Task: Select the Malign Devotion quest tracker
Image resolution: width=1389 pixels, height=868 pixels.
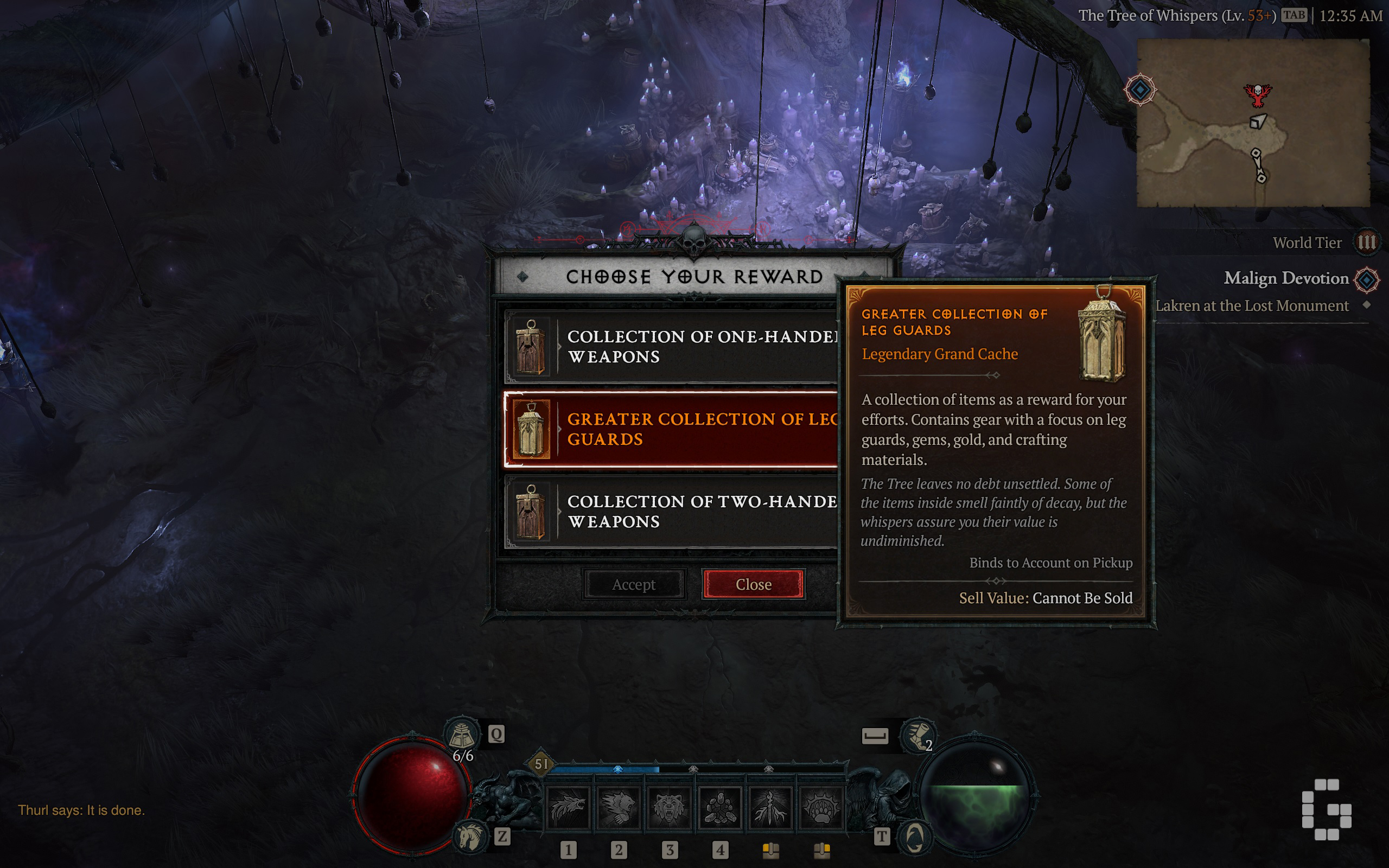Action: (1286, 278)
